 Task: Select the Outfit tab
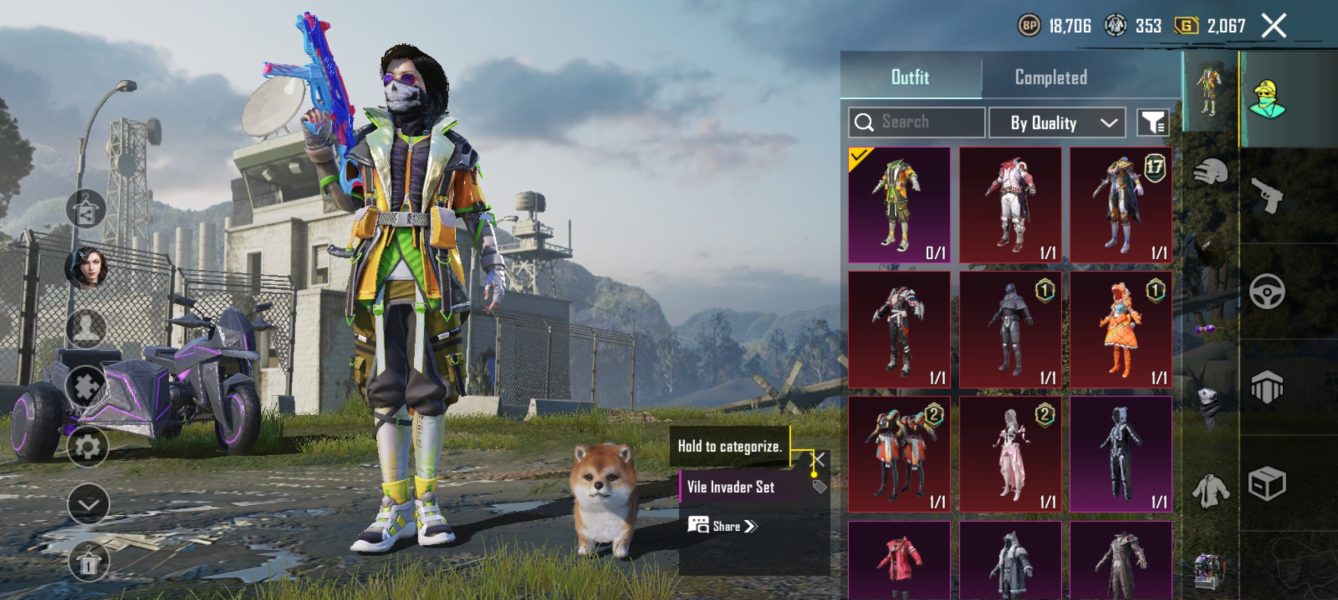[x=910, y=77]
